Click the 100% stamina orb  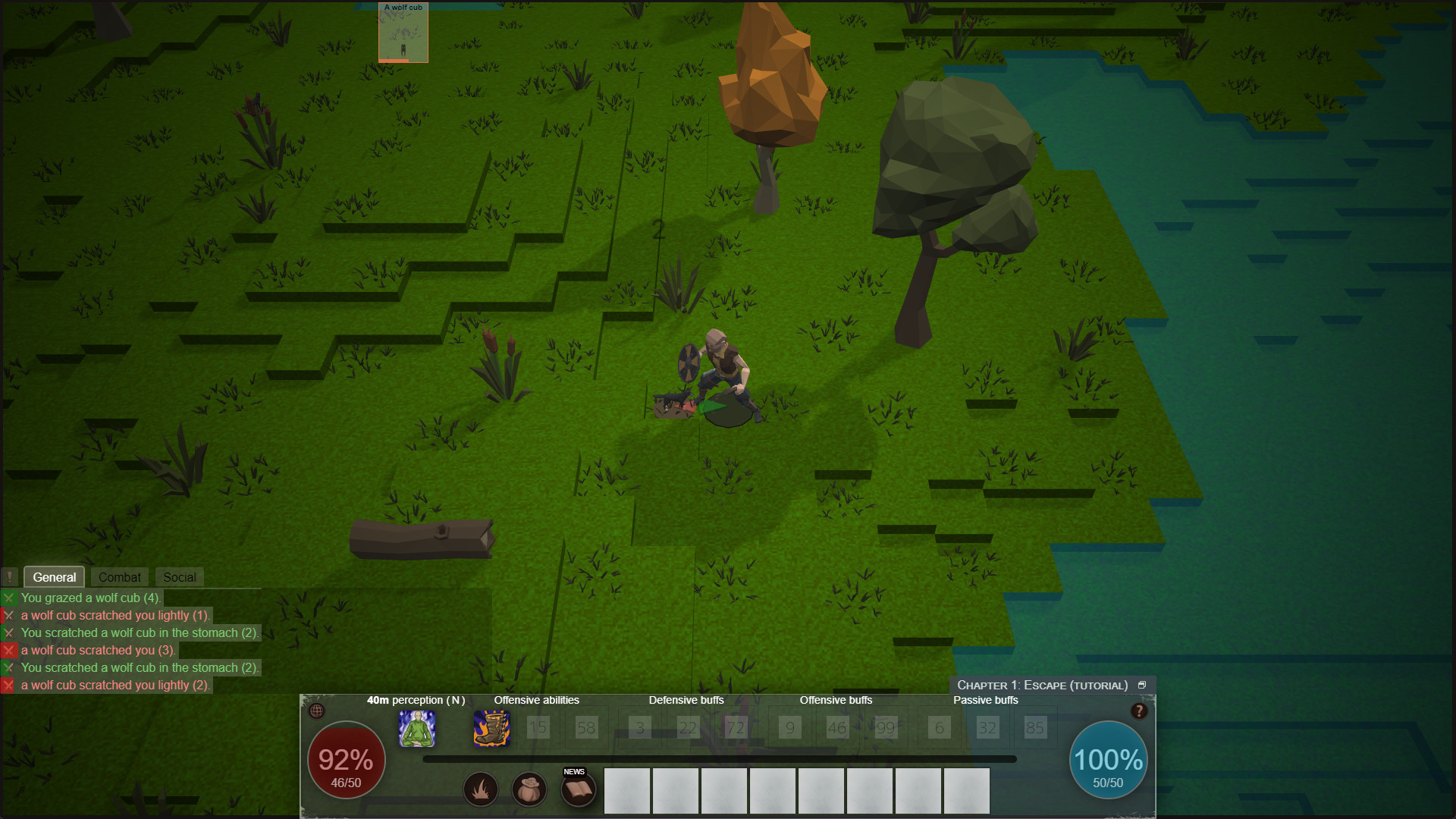click(1108, 760)
